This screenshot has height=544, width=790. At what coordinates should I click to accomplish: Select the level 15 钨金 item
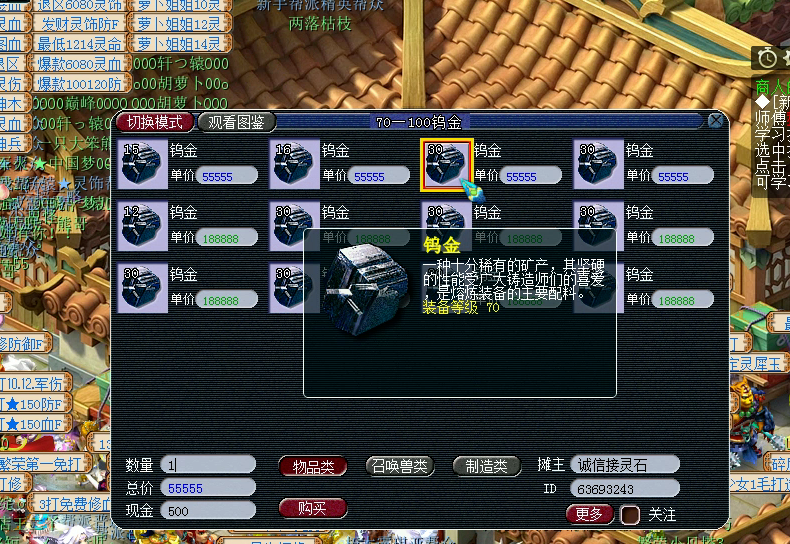[x=143, y=164]
